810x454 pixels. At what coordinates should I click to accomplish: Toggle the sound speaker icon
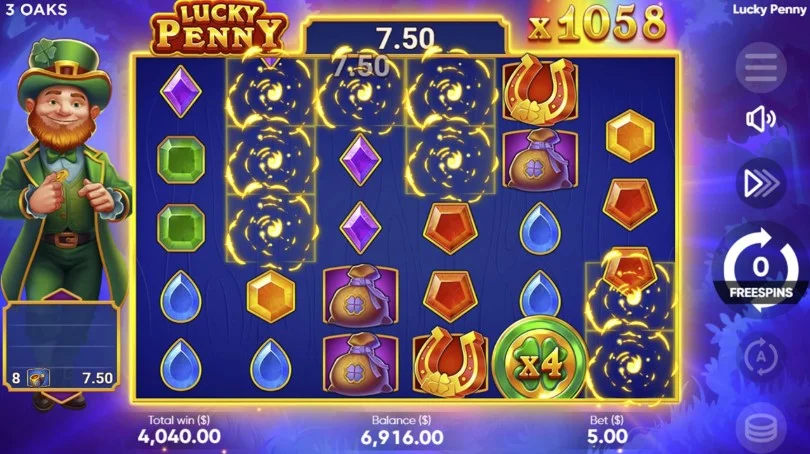click(761, 122)
